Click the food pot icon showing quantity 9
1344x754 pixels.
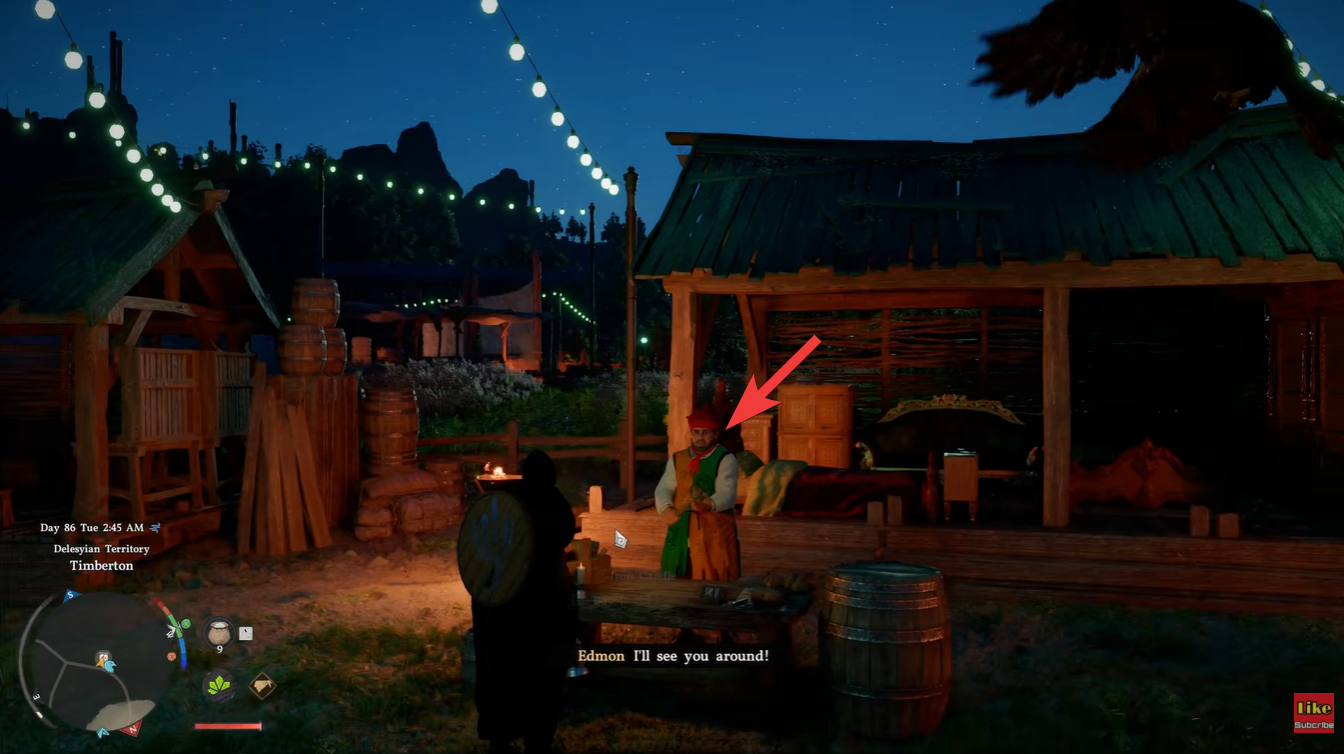[219, 631]
